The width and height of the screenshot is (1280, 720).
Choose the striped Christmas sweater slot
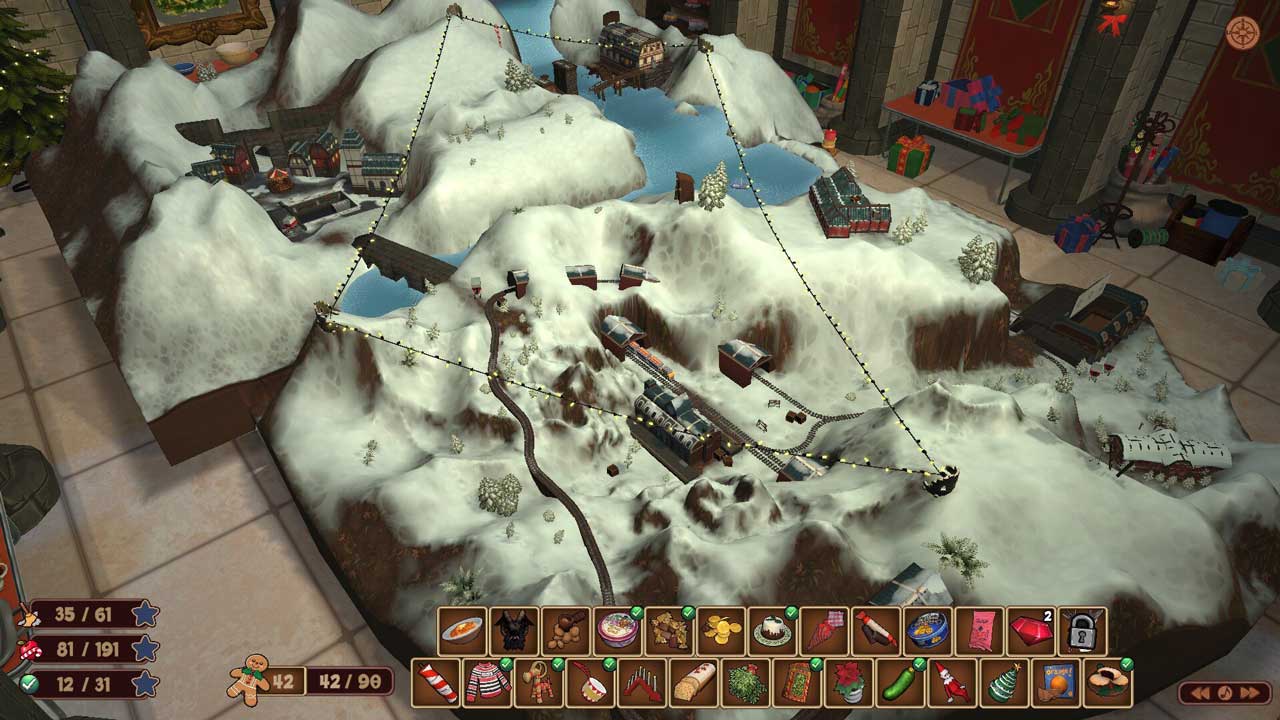point(488,682)
